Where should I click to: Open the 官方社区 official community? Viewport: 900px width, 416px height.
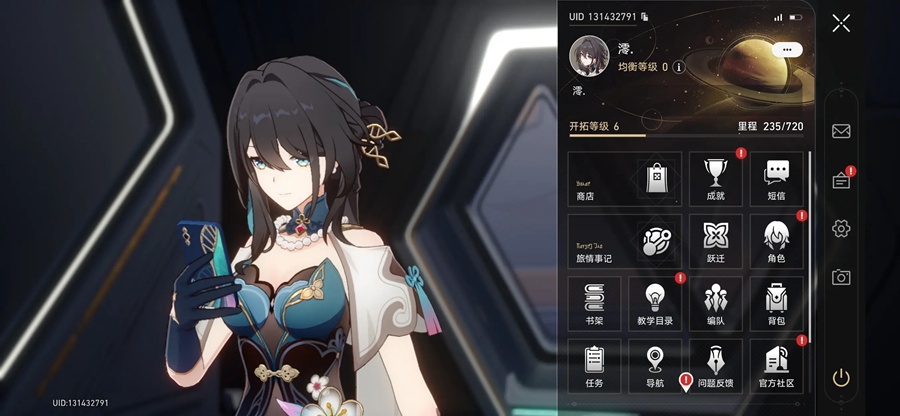pyautogui.click(x=777, y=366)
